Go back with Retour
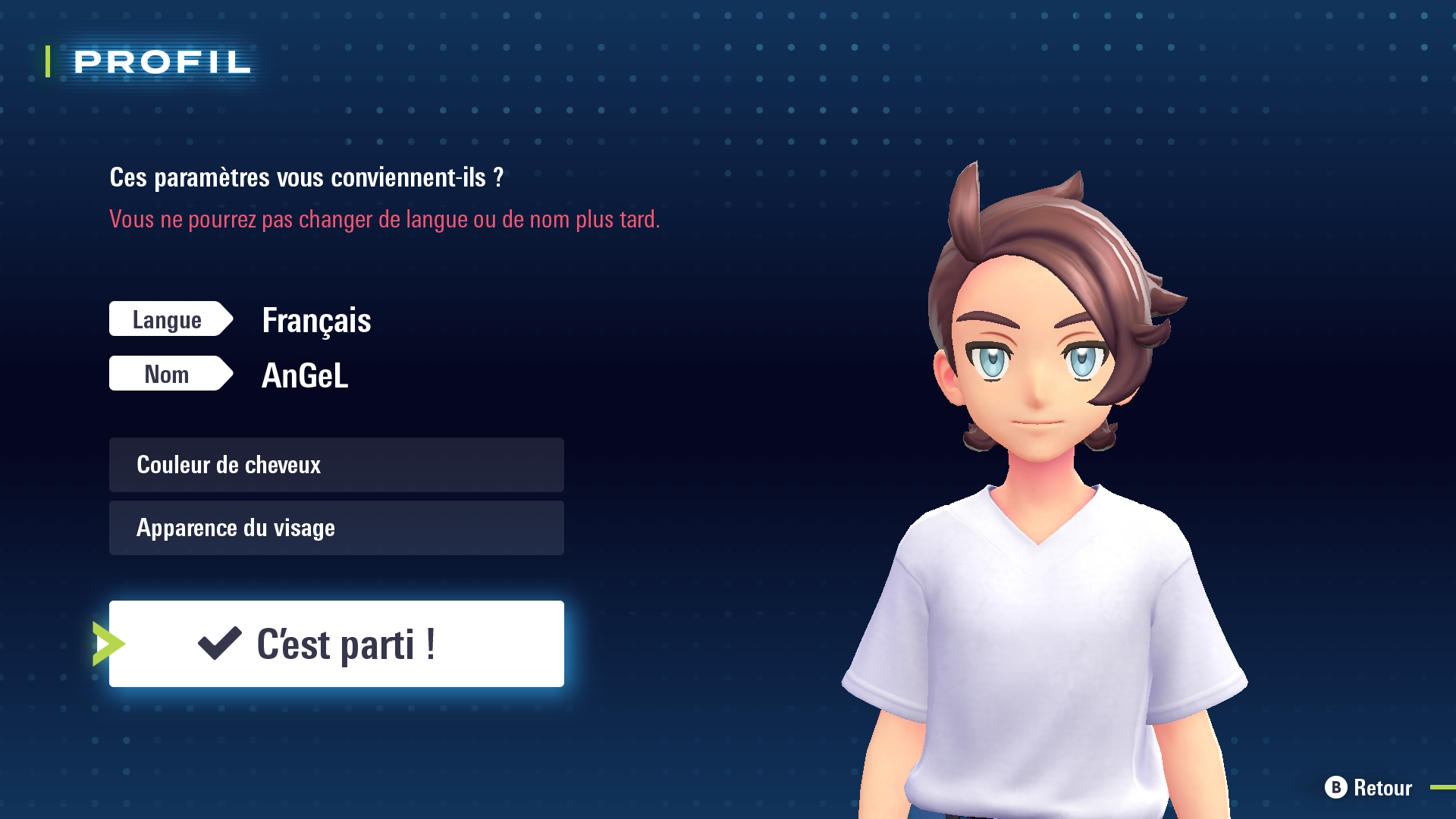The height and width of the screenshot is (819, 1456). pyautogui.click(x=1369, y=787)
